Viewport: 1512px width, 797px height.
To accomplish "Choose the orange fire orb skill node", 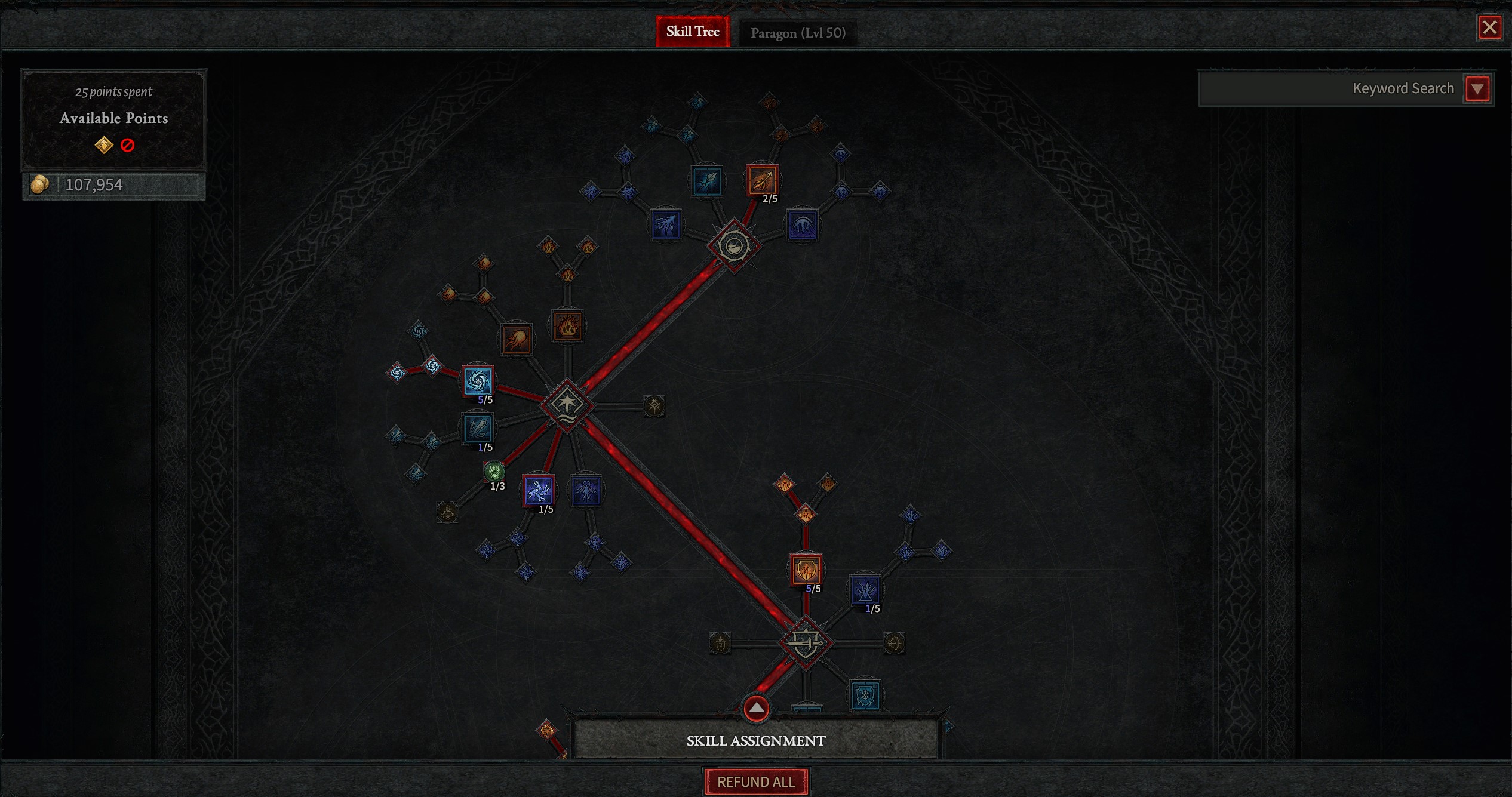I will point(517,340).
